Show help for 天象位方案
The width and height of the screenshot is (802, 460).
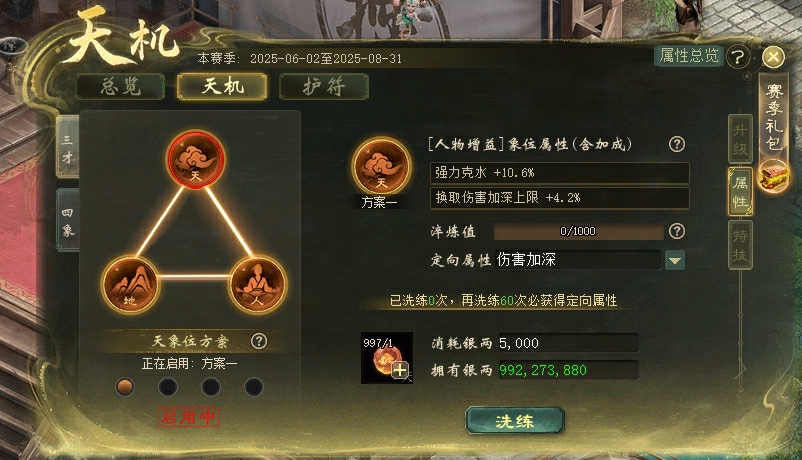[259, 342]
